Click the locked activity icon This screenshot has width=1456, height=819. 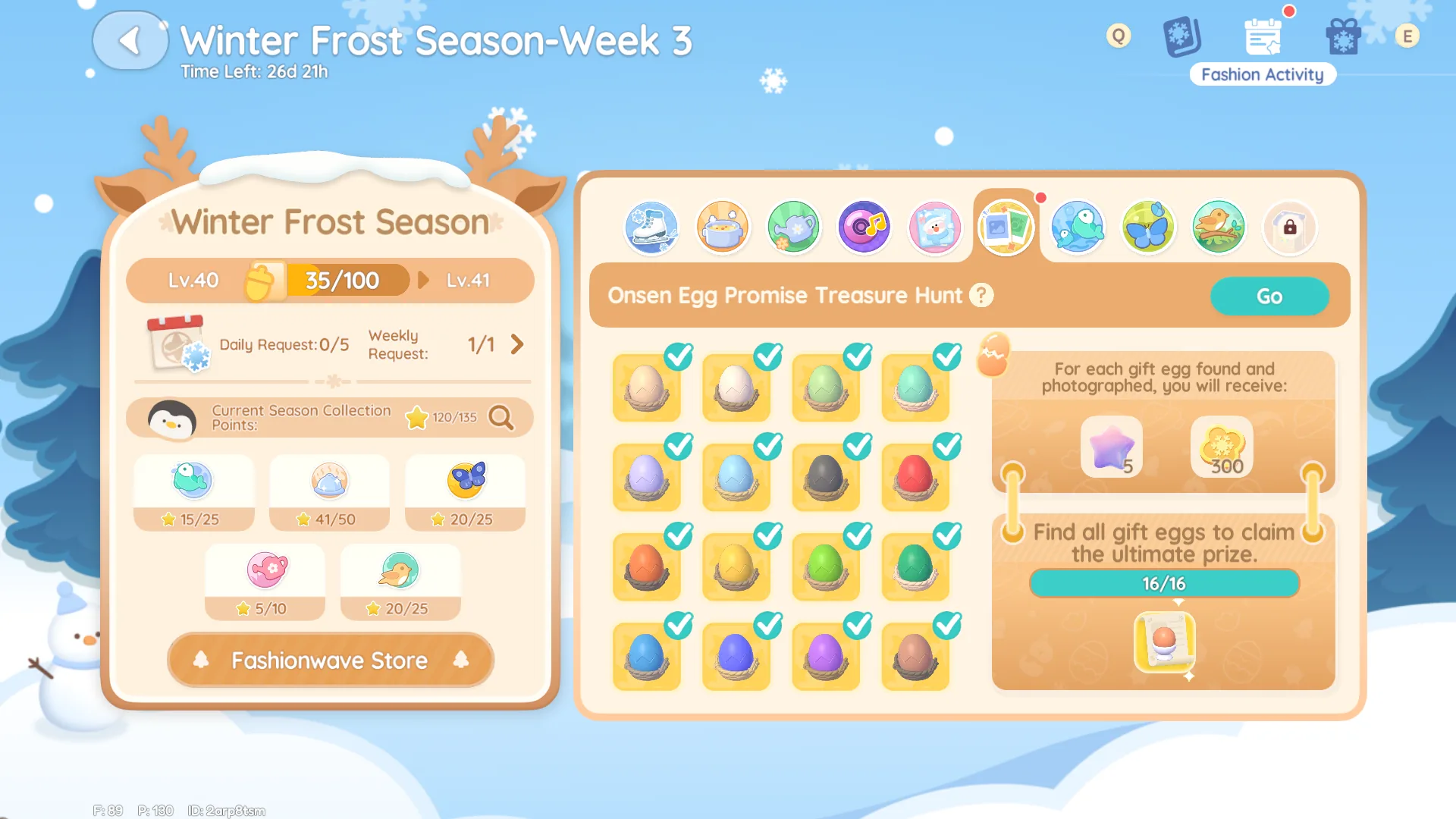coord(1289,227)
